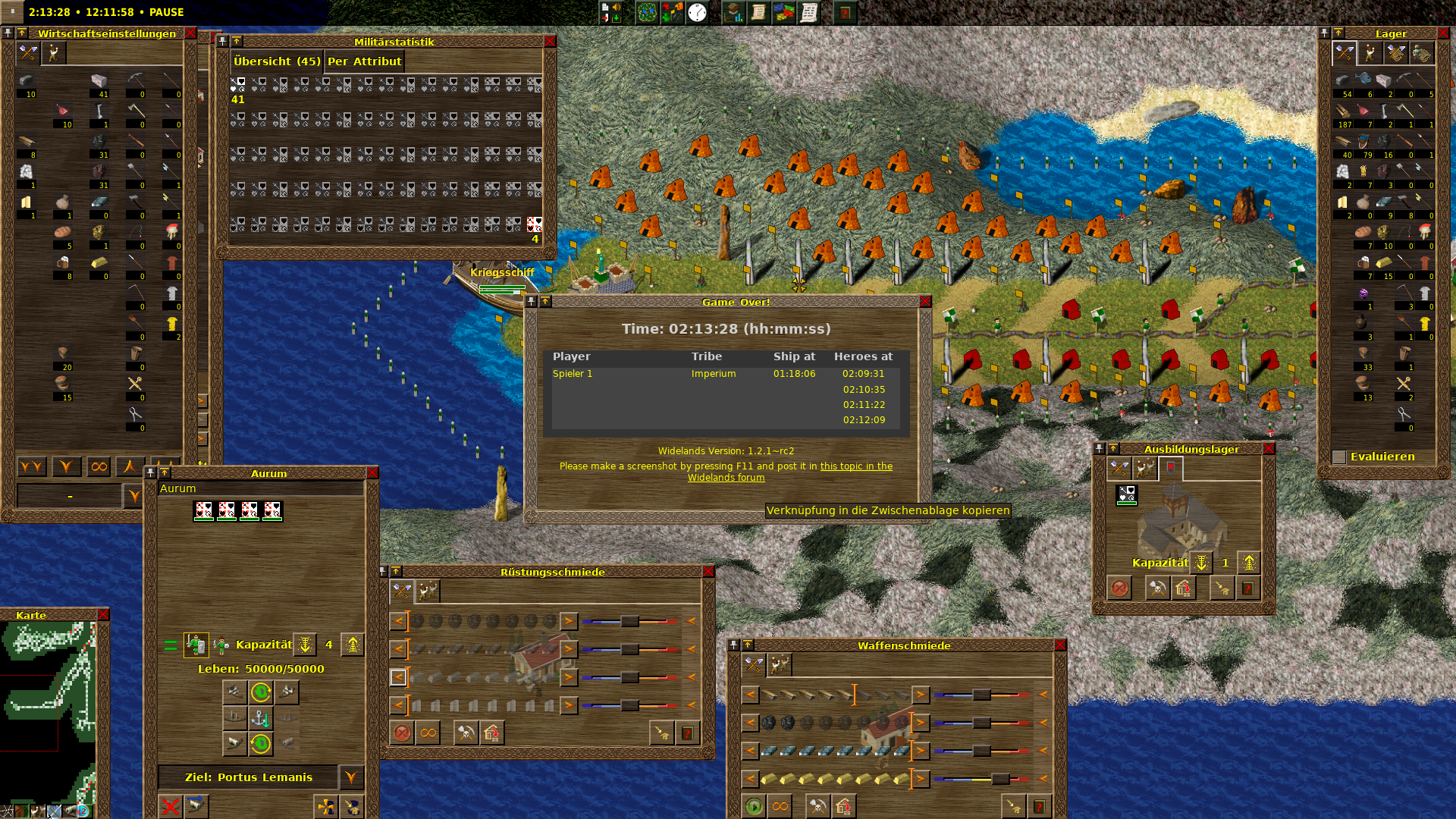Close the Wirtschaftseinstellungen window
Image resolution: width=1456 pixels, height=819 pixels.
pyautogui.click(x=190, y=33)
